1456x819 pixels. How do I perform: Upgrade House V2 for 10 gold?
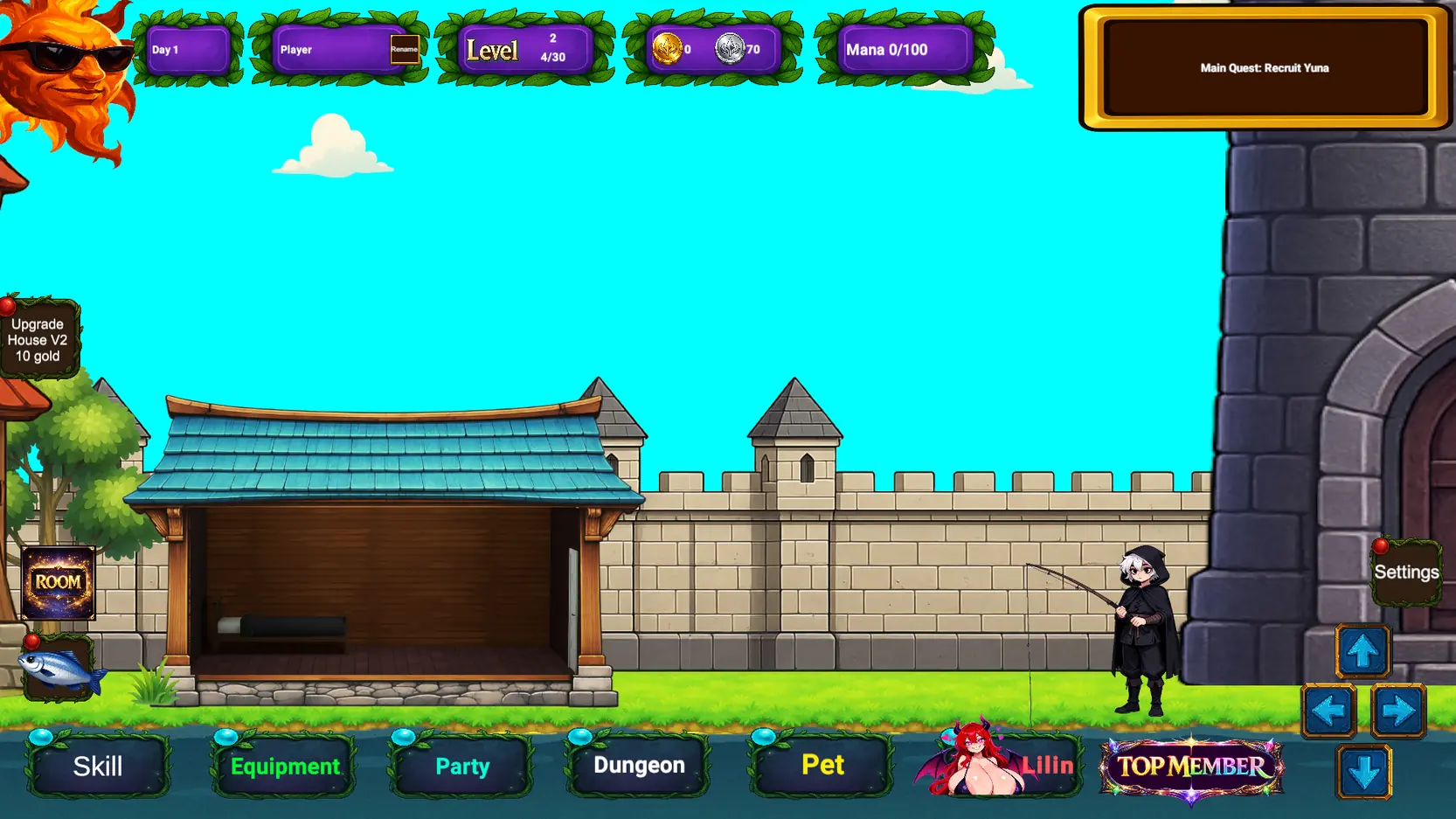pos(38,340)
